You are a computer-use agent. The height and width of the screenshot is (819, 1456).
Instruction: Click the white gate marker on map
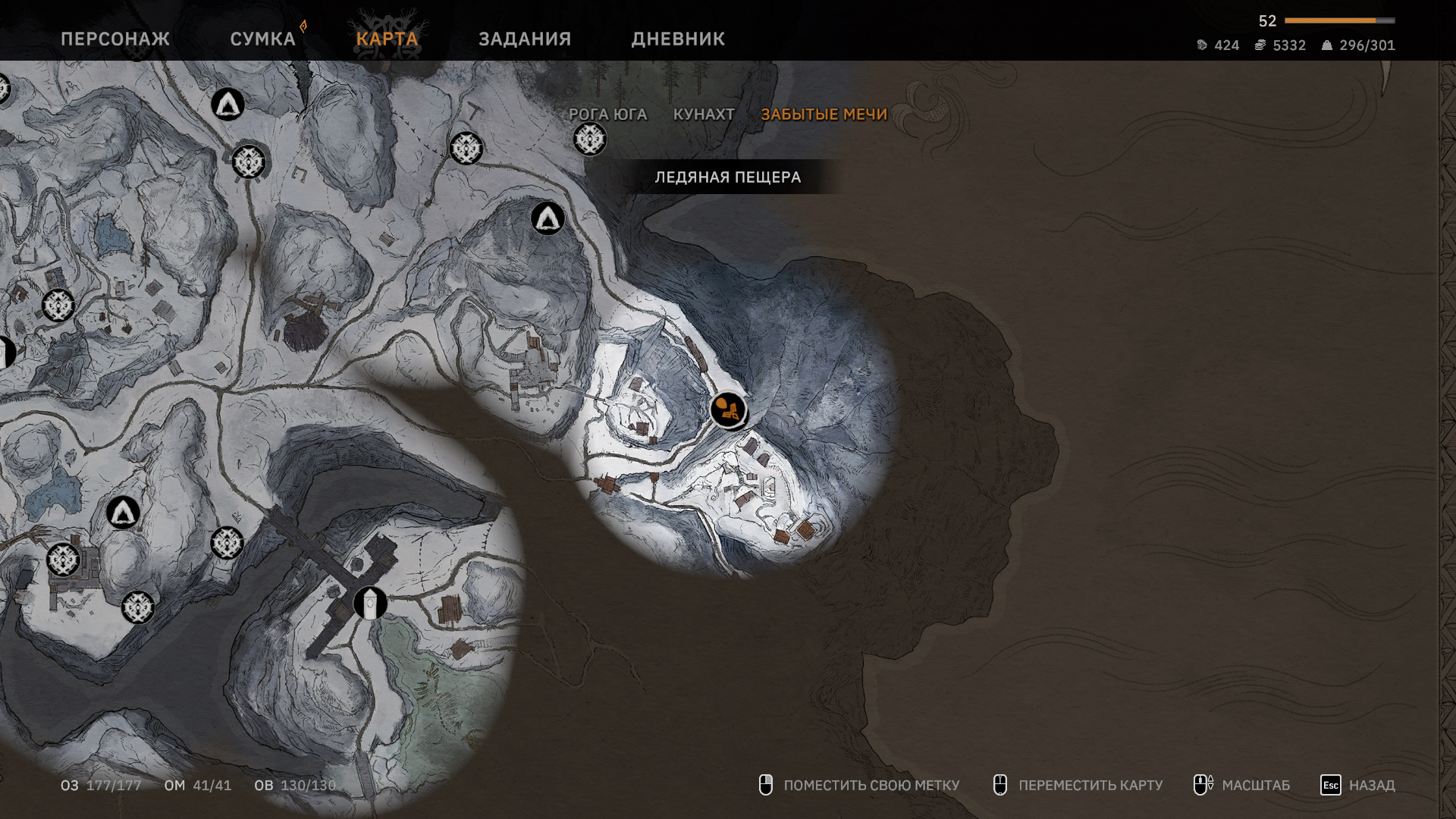[370, 604]
